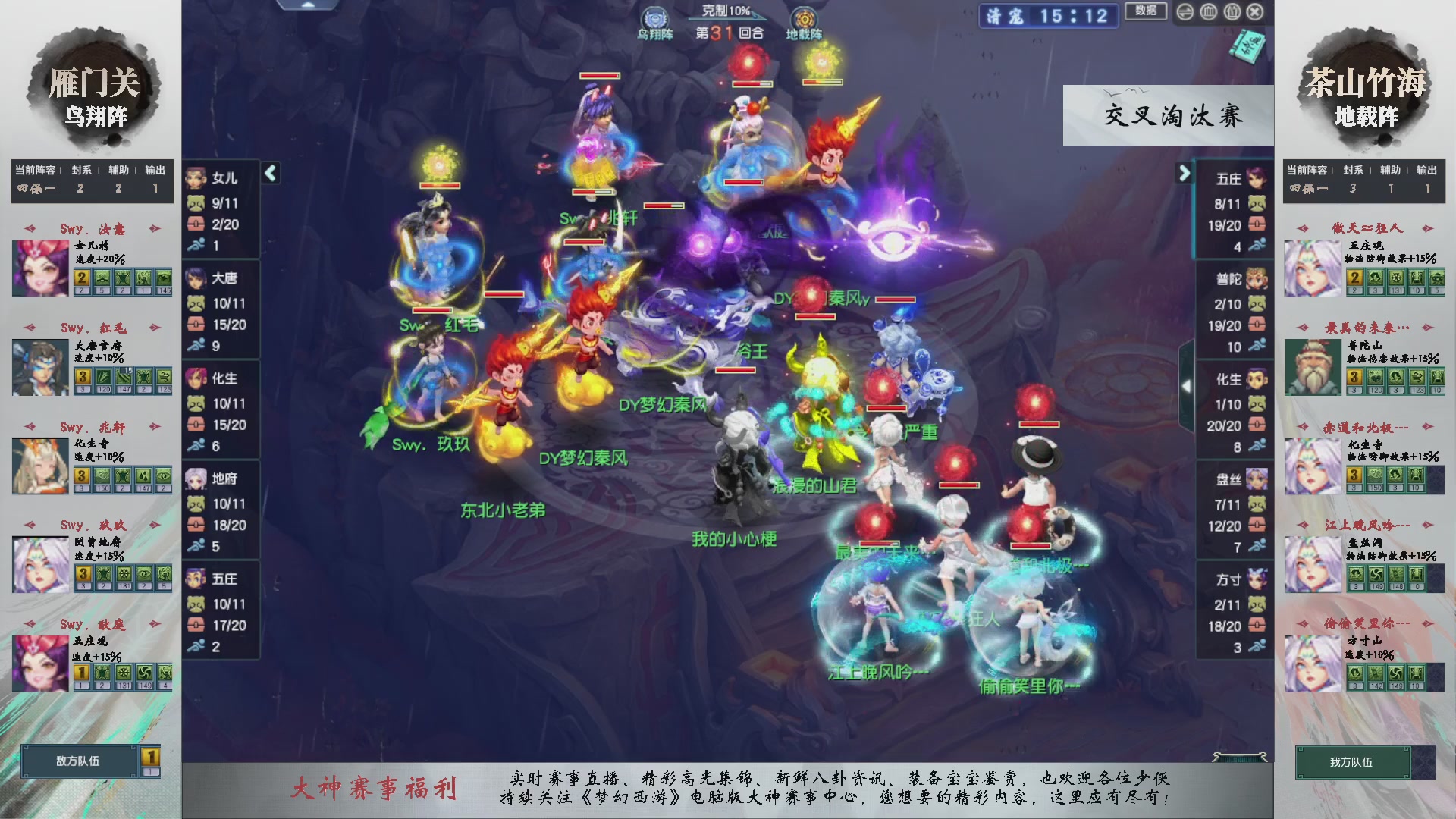Click the 普陀 faction icon in right panel

pos(1259,278)
